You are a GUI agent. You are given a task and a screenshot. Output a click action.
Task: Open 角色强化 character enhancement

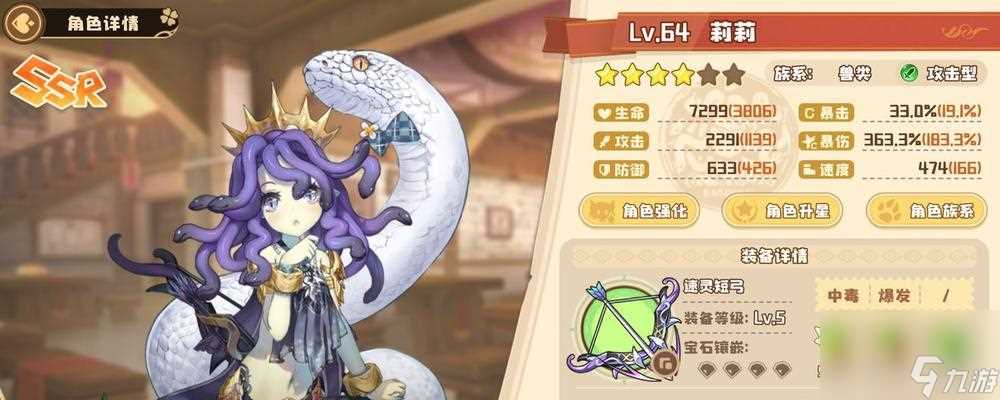[x=634, y=211]
